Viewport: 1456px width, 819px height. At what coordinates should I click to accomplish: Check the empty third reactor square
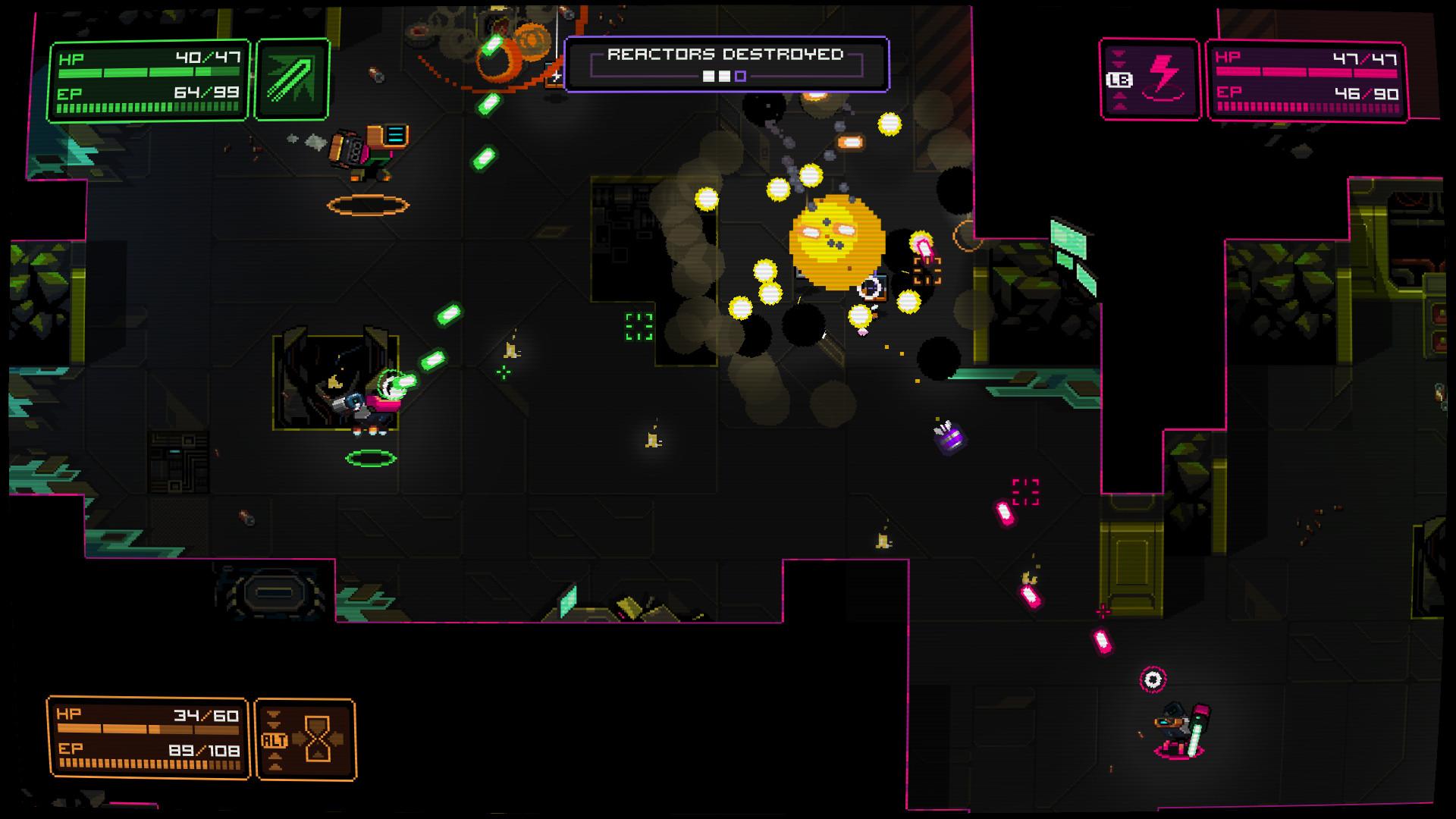(741, 77)
